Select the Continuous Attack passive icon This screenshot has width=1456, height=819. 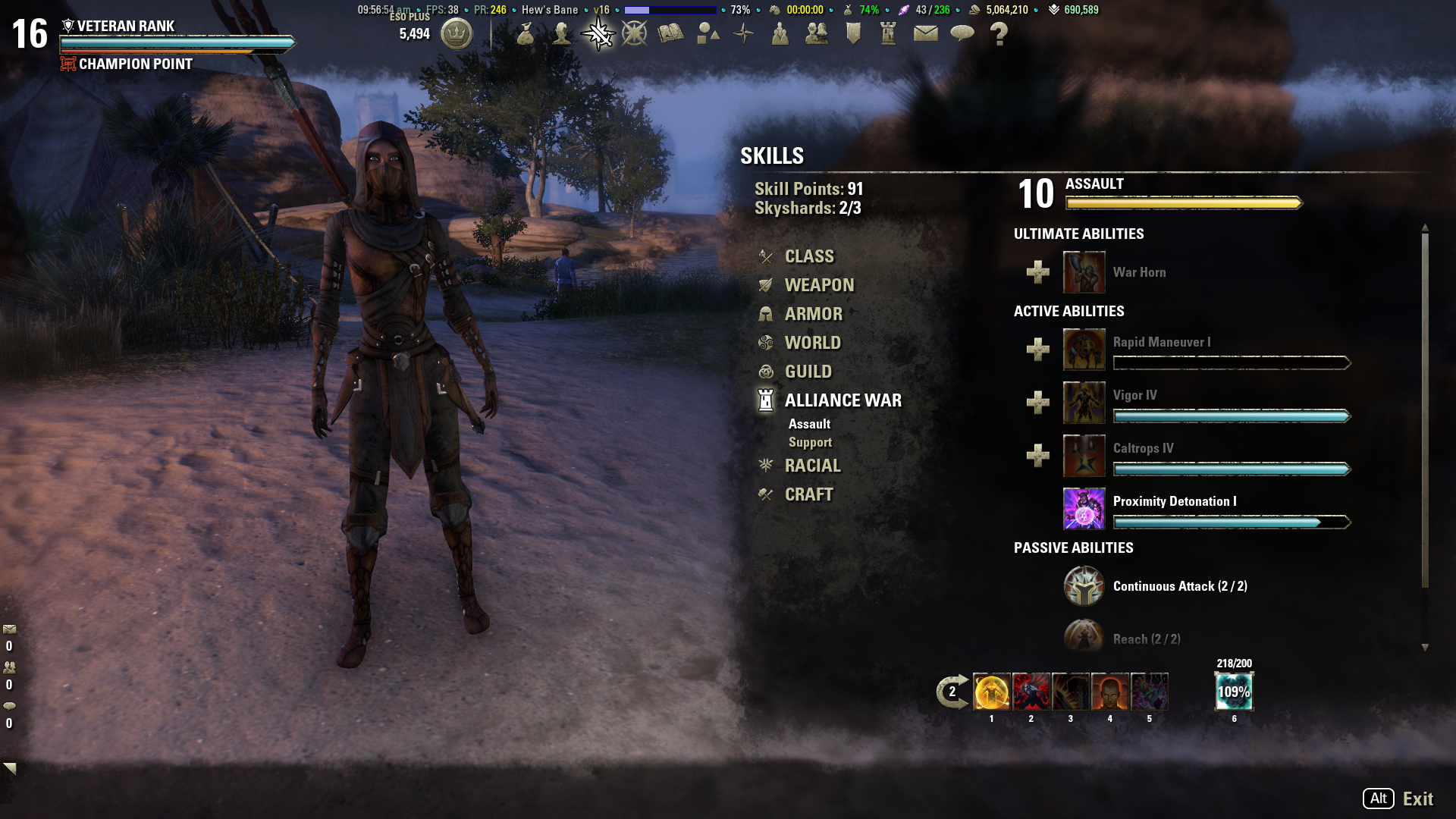point(1084,586)
